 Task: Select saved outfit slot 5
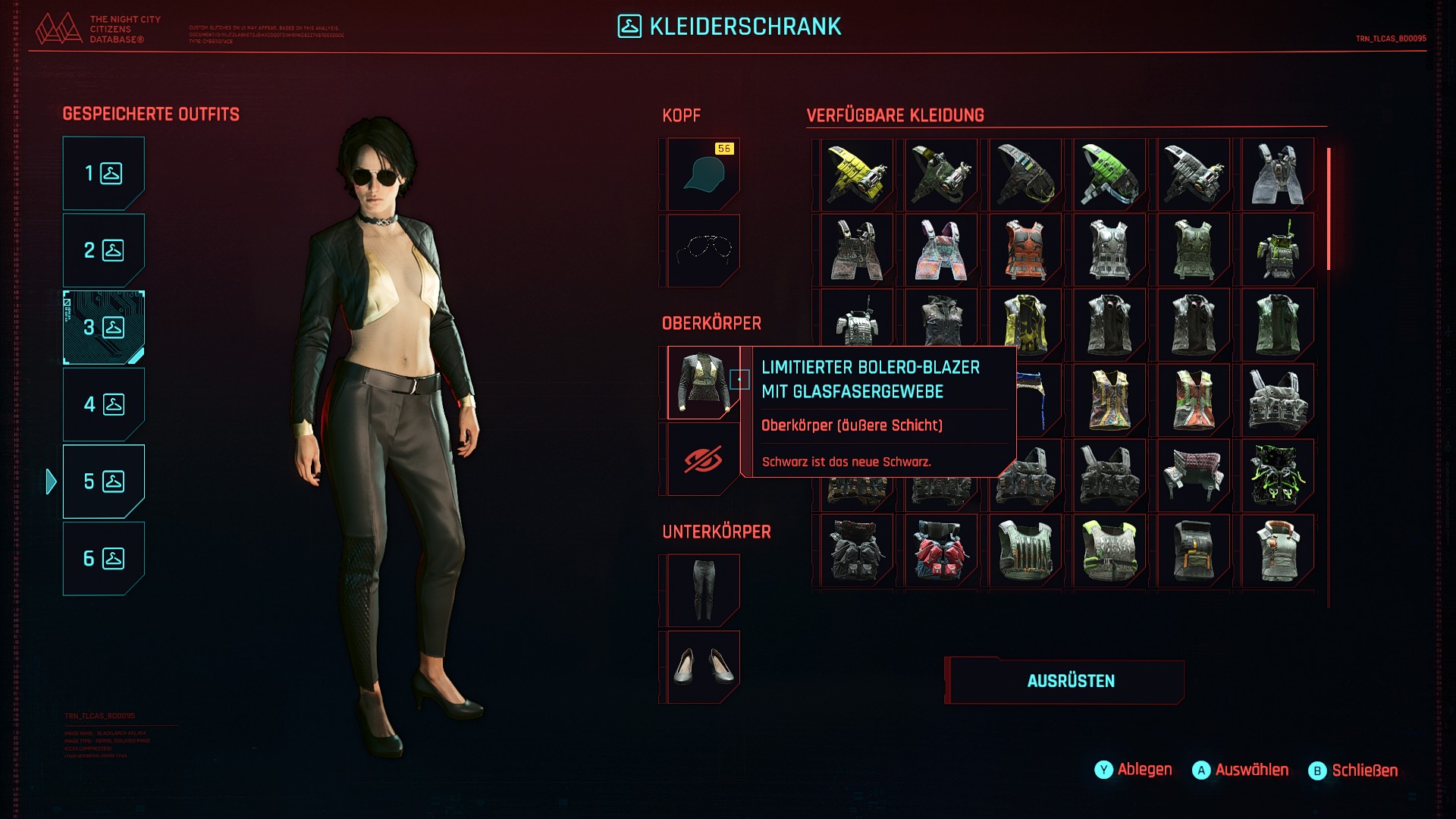click(x=103, y=482)
